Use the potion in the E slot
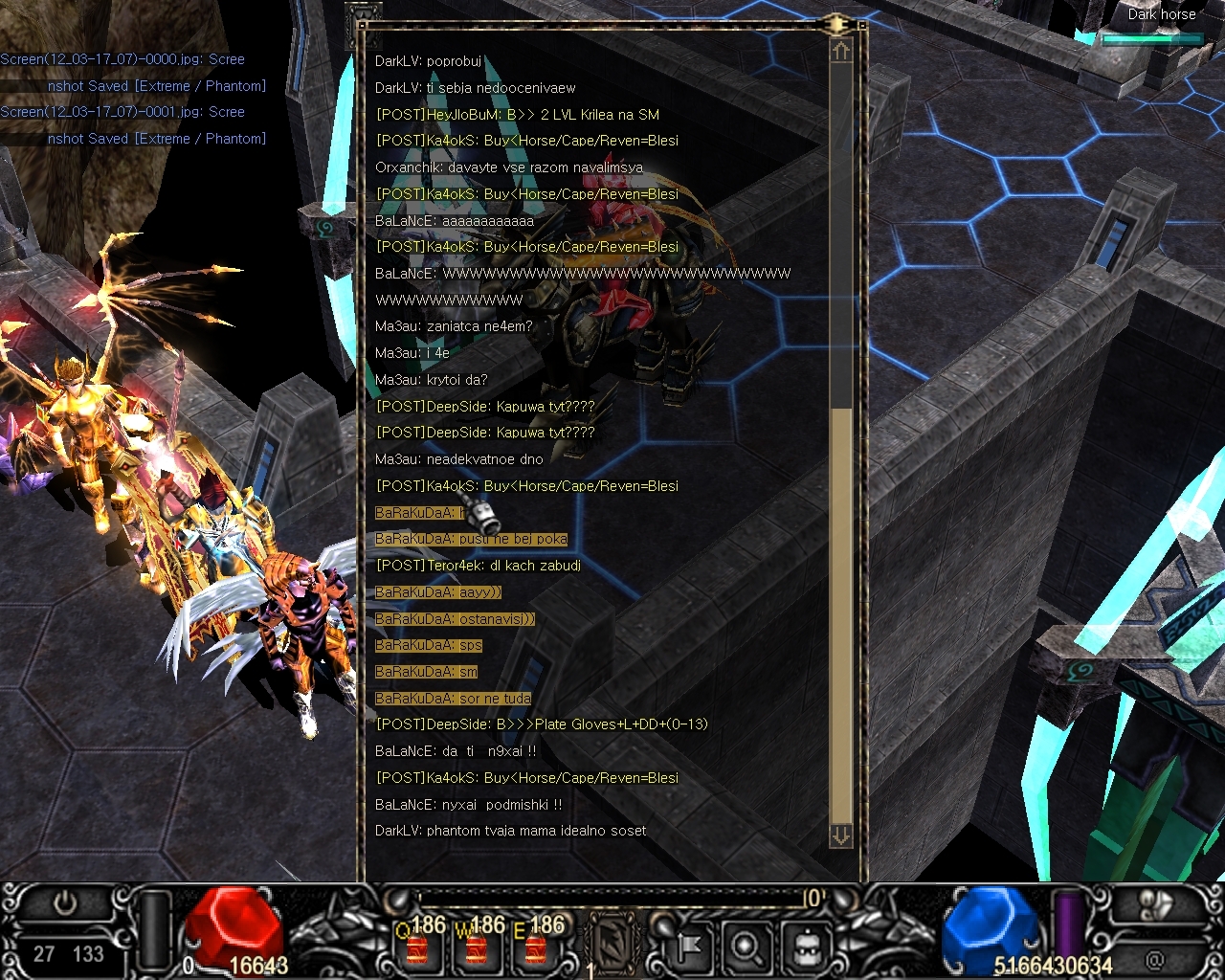Viewport: 1225px width, 980px height. [x=535, y=947]
